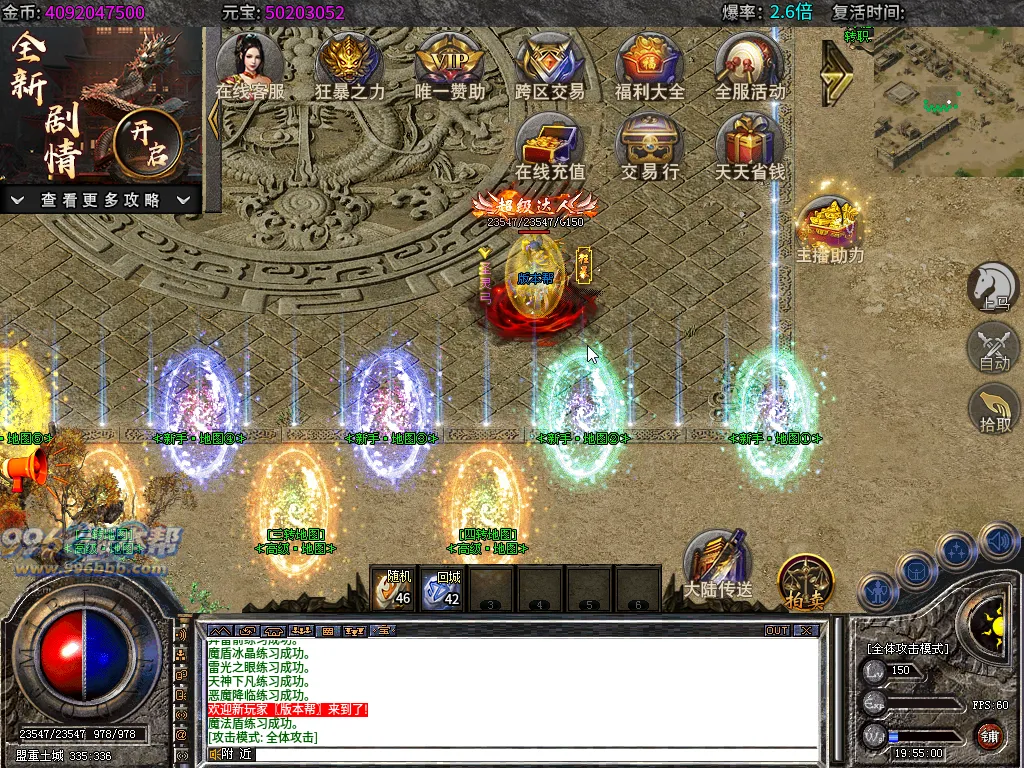The height and width of the screenshot is (768, 1024).
Task: Click the 拾取 pickup button
Action: (x=992, y=408)
